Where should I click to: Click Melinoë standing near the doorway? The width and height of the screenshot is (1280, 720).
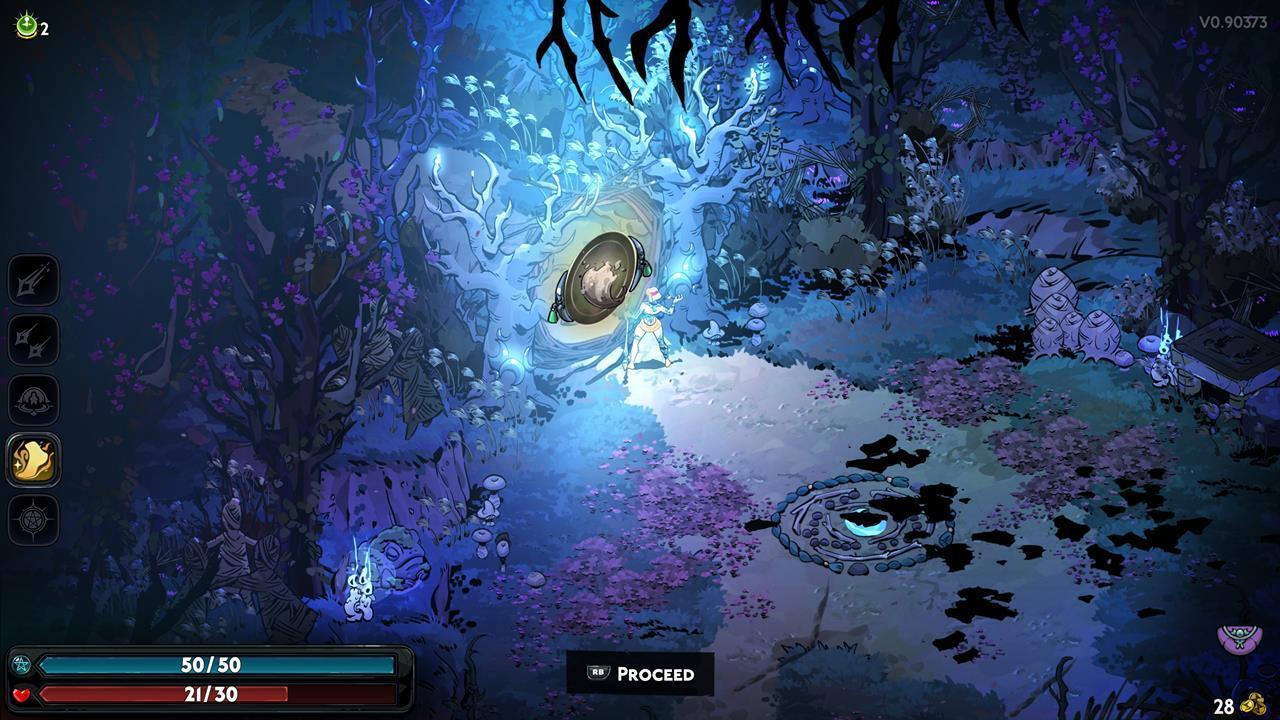point(650,325)
